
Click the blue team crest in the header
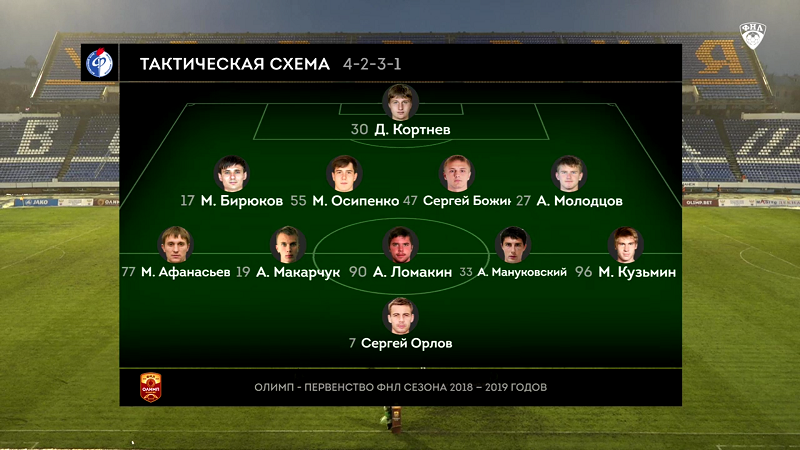pyautogui.click(x=99, y=63)
